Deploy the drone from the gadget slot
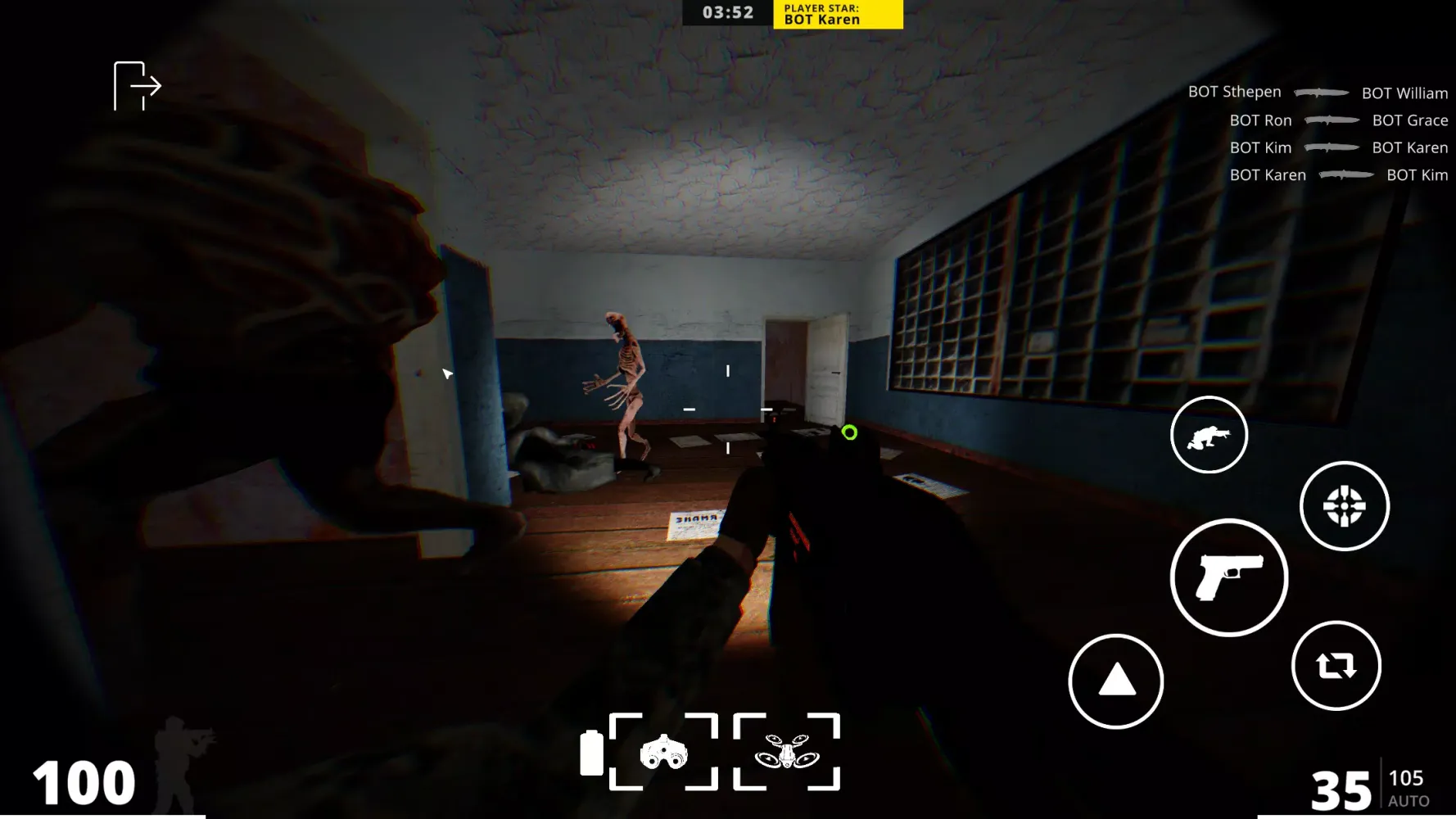The width and height of the screenshot is (1456, 819). tap(788, 749)
